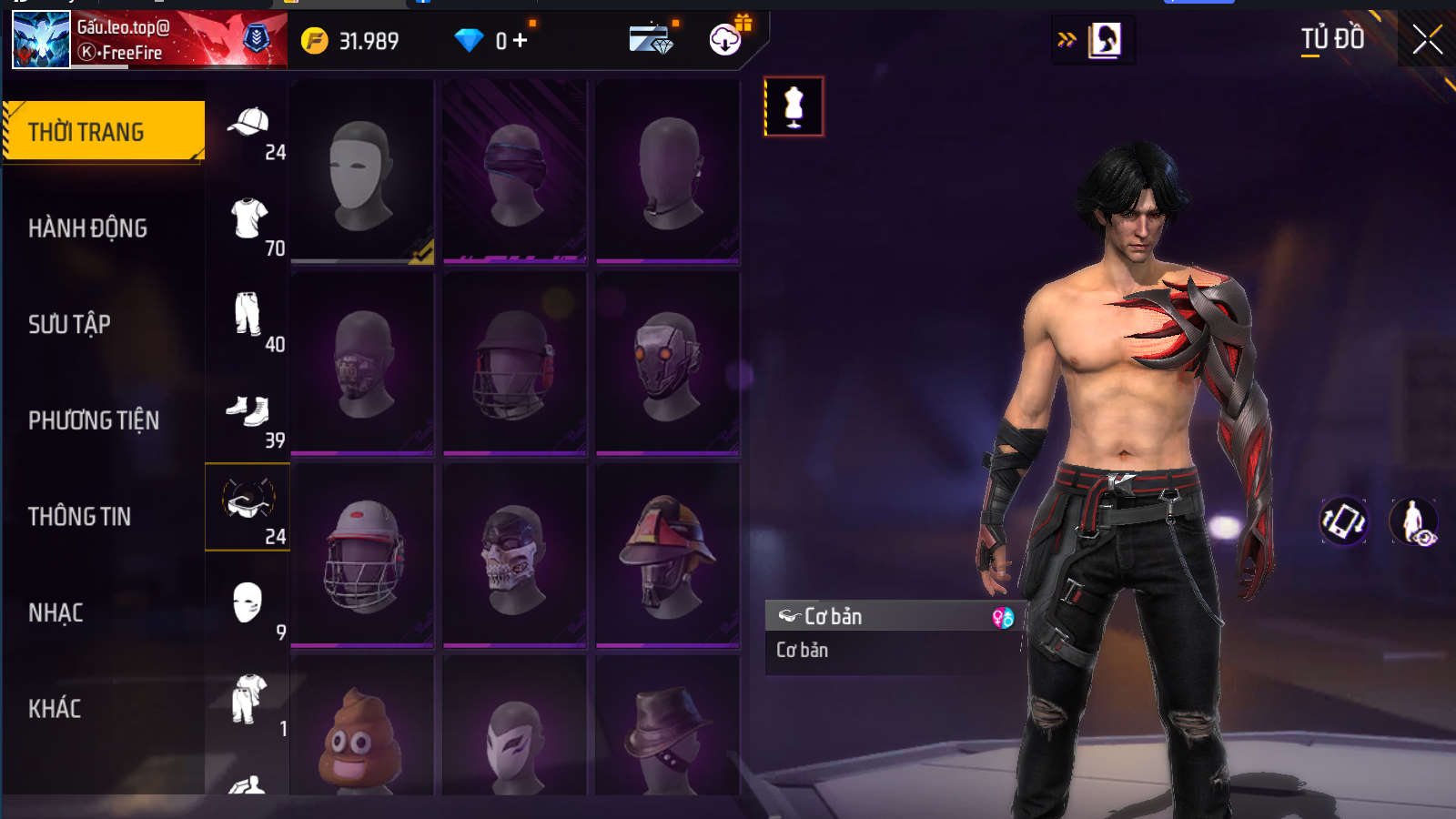Screen dimensions: 1456x819
Task: Open the SƯU TẬP collection tab
Action: [69, 324]
